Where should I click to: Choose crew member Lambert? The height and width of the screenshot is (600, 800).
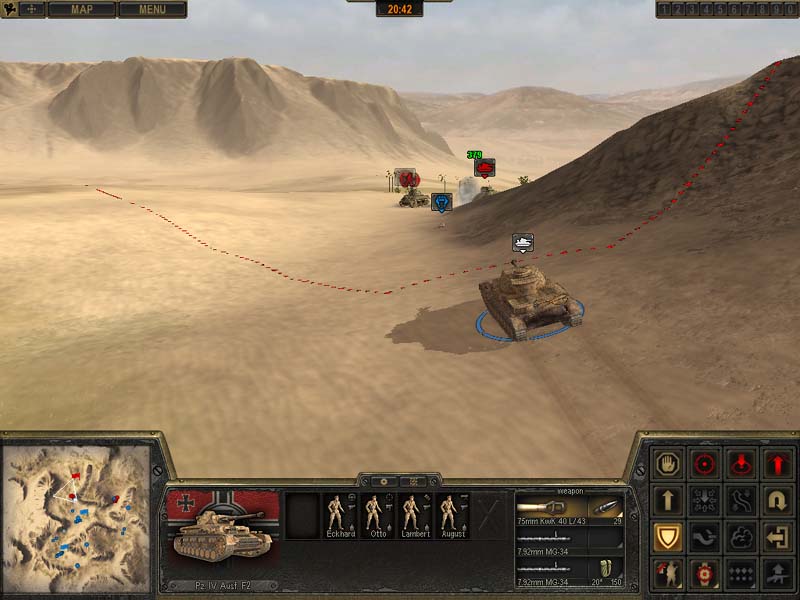pos(416,514)
